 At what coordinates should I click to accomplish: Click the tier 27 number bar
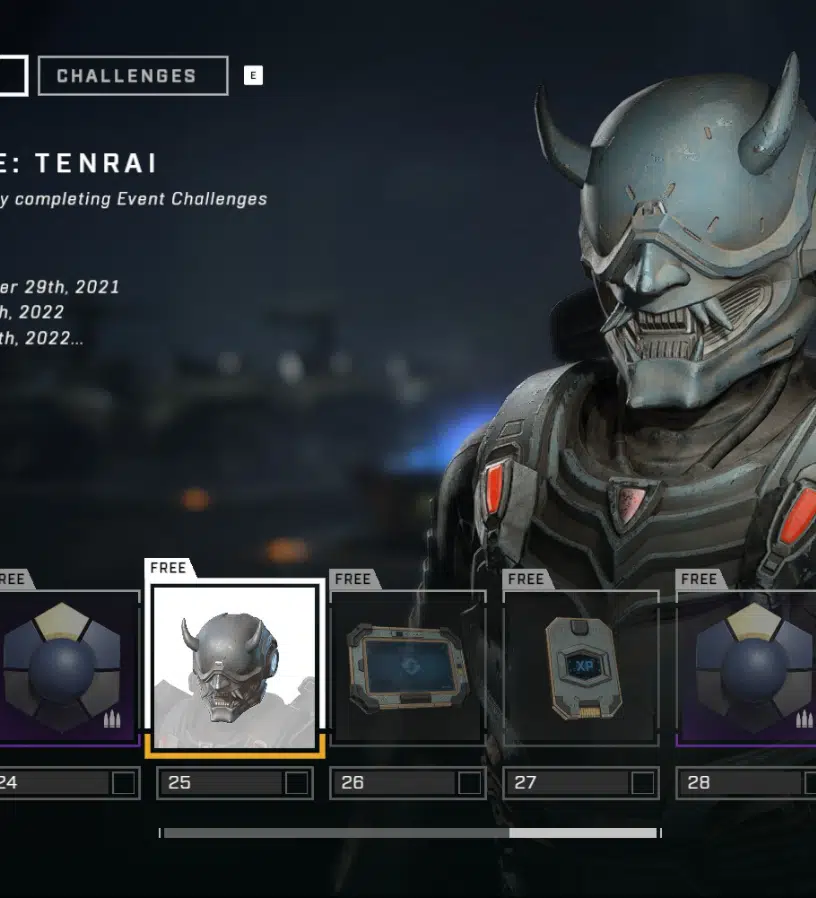click(x=581, y=783)
